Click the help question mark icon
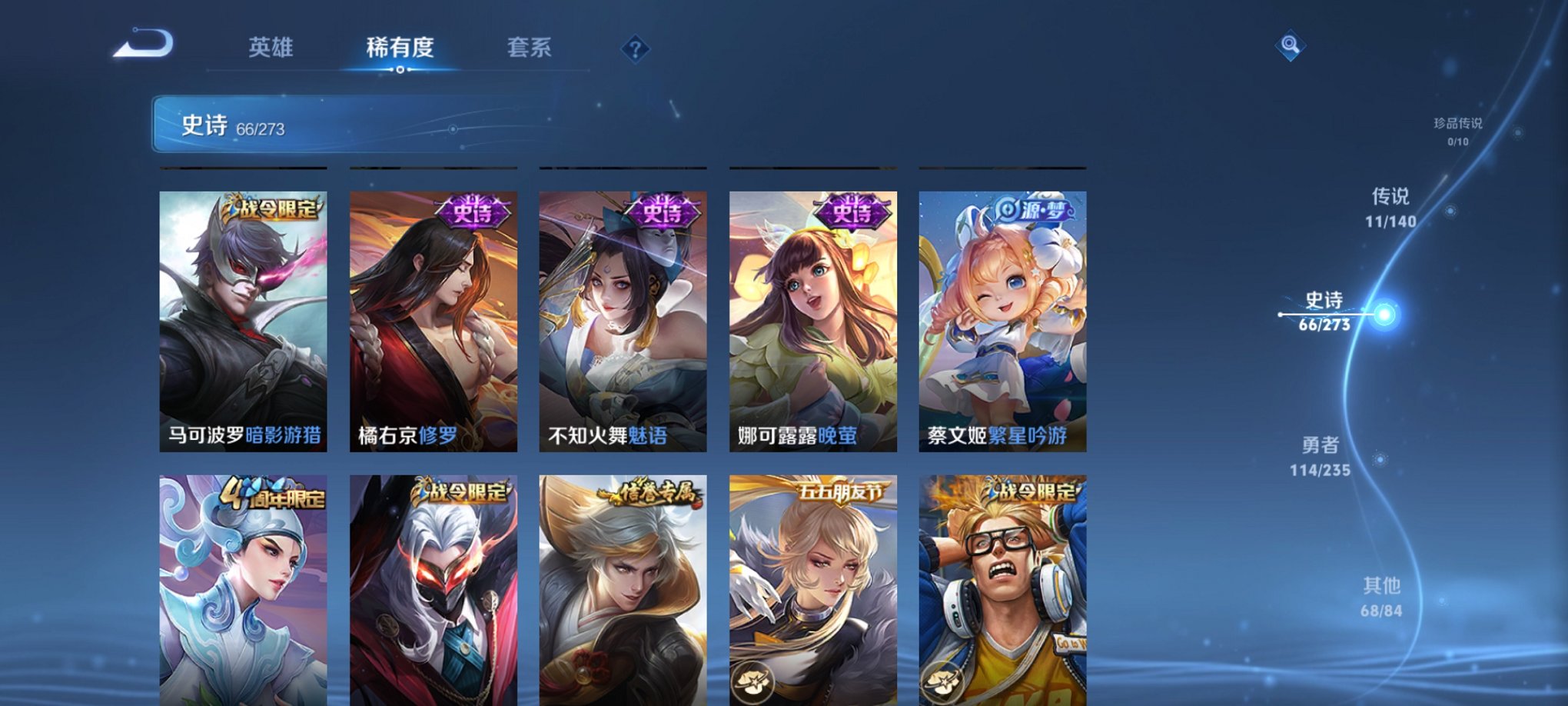This screenshot has width=1568, height=706. [x=635, y=49]
